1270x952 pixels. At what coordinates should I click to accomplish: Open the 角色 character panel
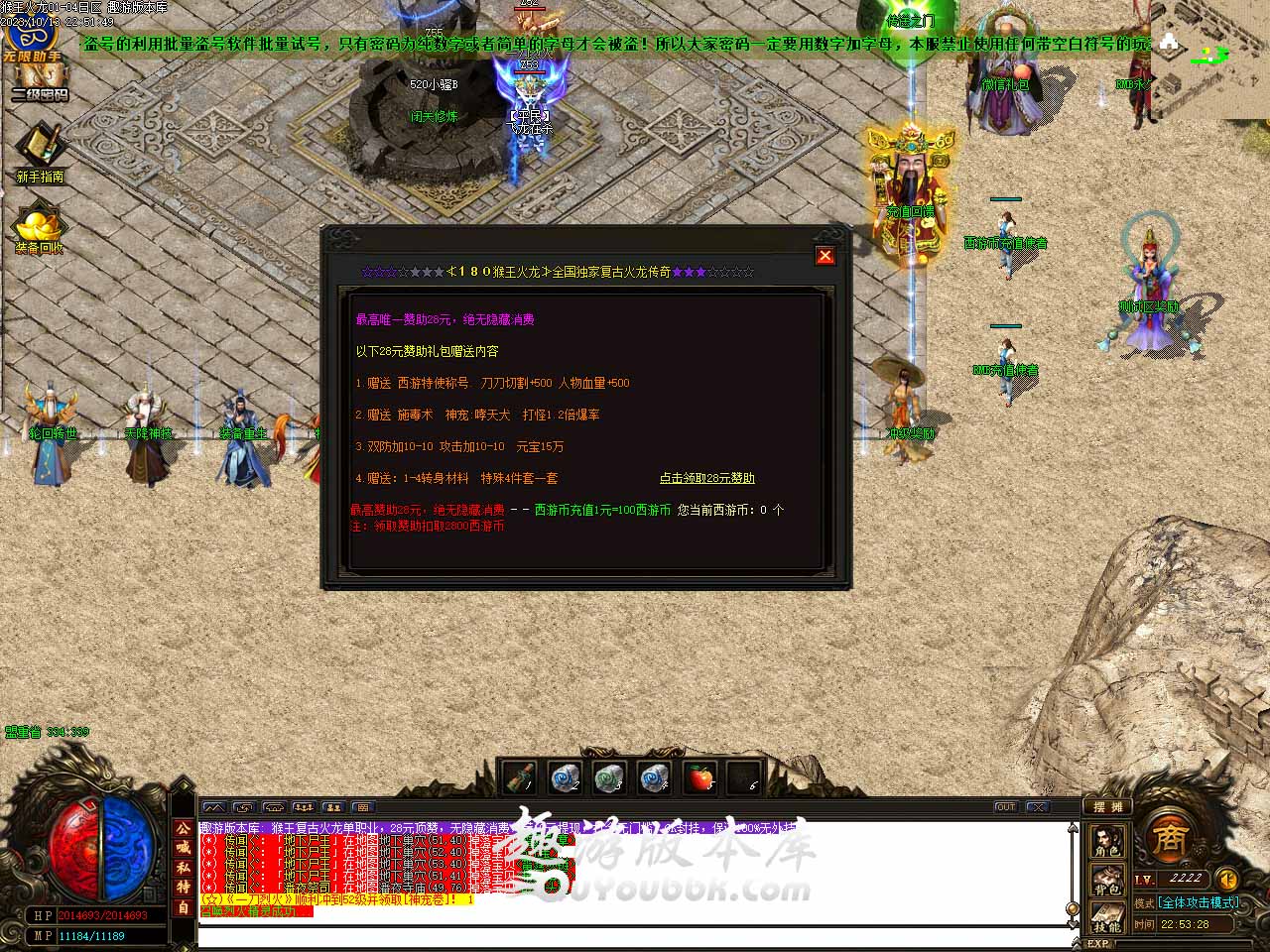pos(1107,841)
